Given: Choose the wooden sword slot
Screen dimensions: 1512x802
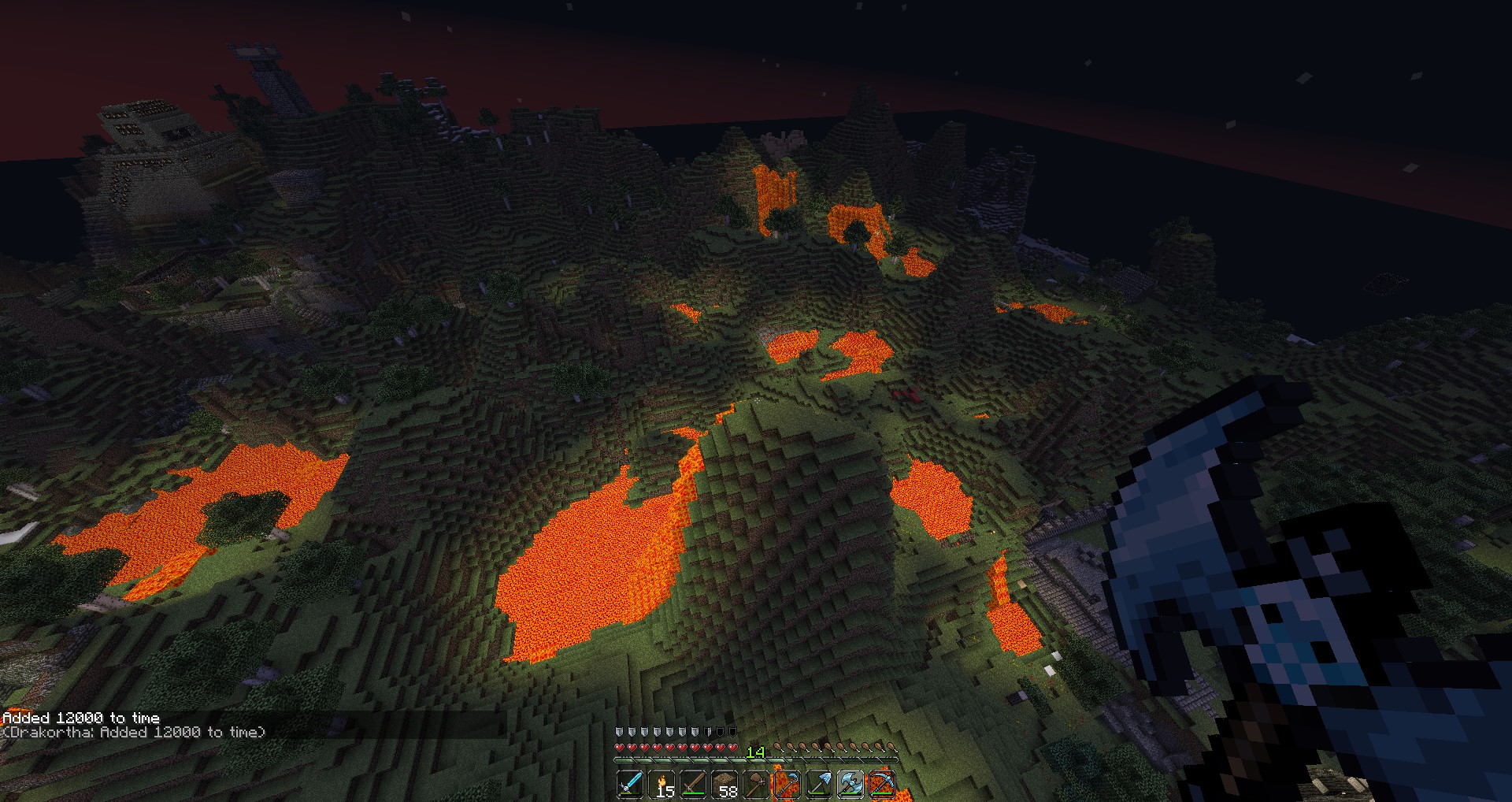Looking at the screenshot, I should [693, 785].
